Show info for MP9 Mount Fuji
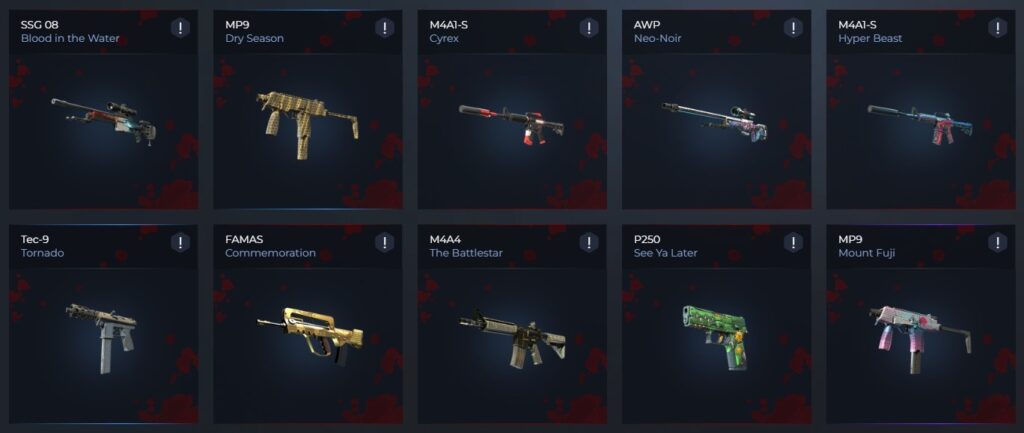 (x=997, y=243)
